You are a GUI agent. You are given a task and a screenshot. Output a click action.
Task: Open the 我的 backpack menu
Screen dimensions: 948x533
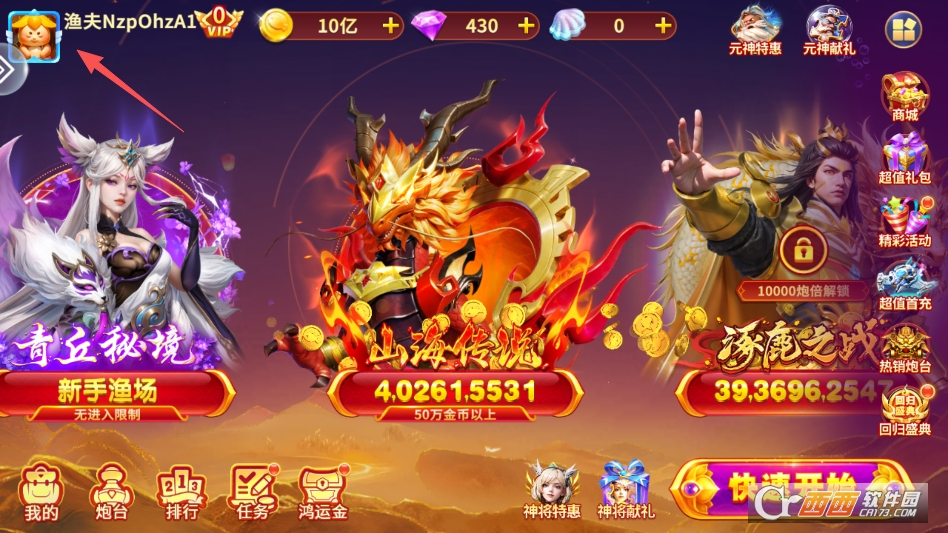[x=42, y=491]
